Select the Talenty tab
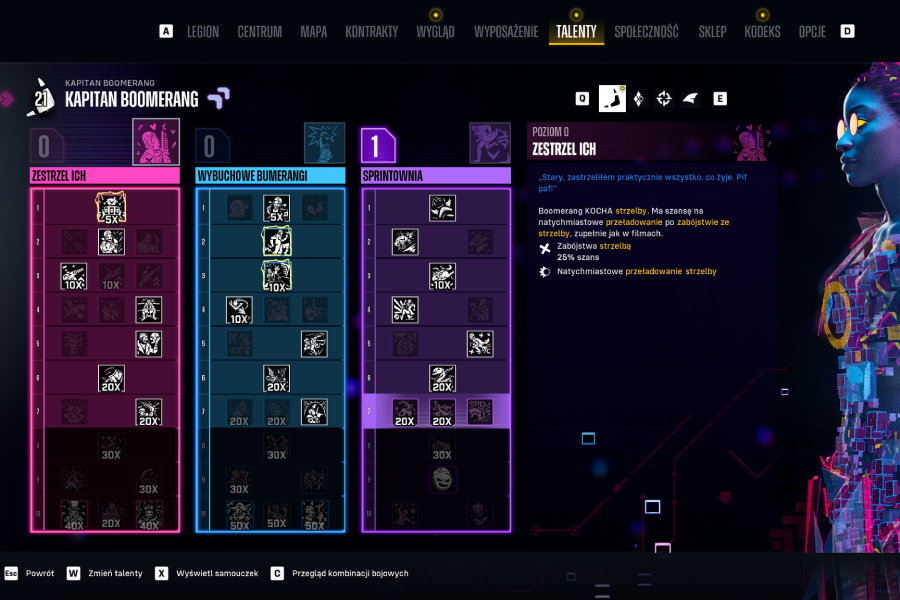The width and height of the screenshot is (900, 600). click(576, 32)
